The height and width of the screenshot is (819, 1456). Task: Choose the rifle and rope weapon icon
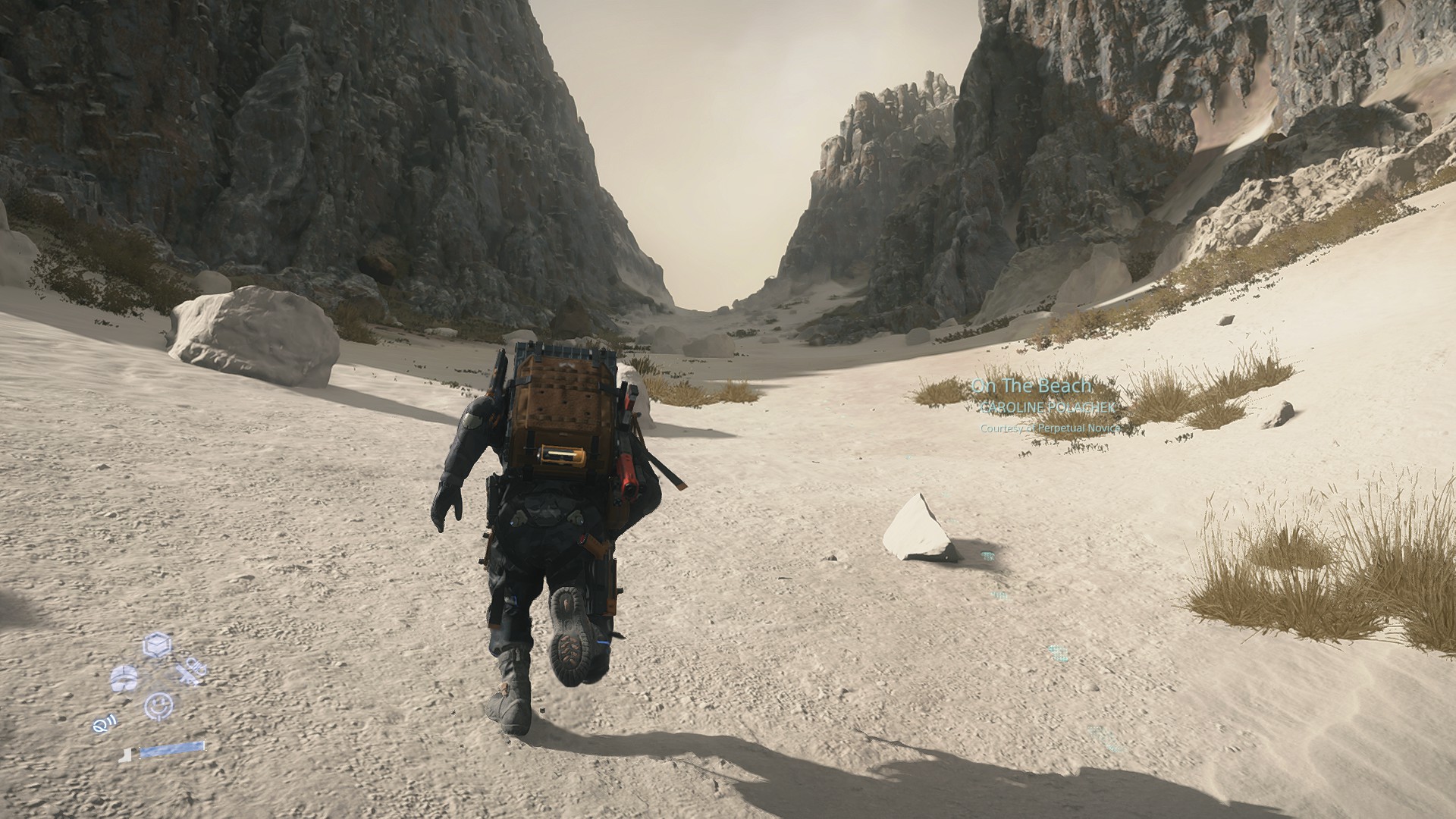[191, 672]
